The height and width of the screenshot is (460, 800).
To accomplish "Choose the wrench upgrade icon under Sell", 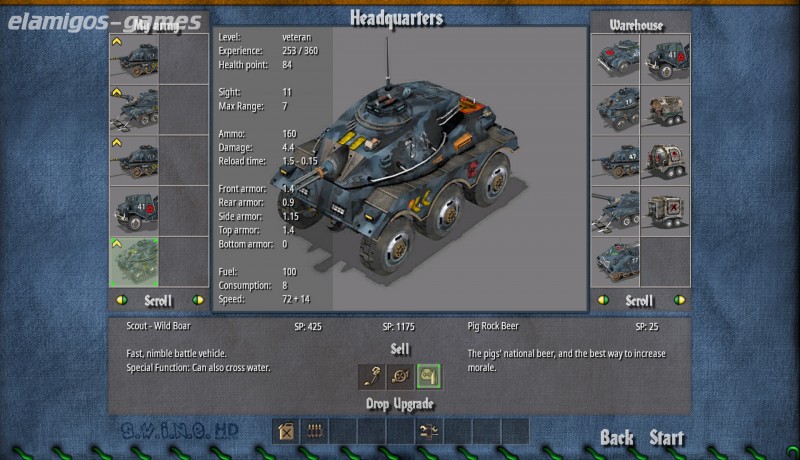I will [372, 376].
